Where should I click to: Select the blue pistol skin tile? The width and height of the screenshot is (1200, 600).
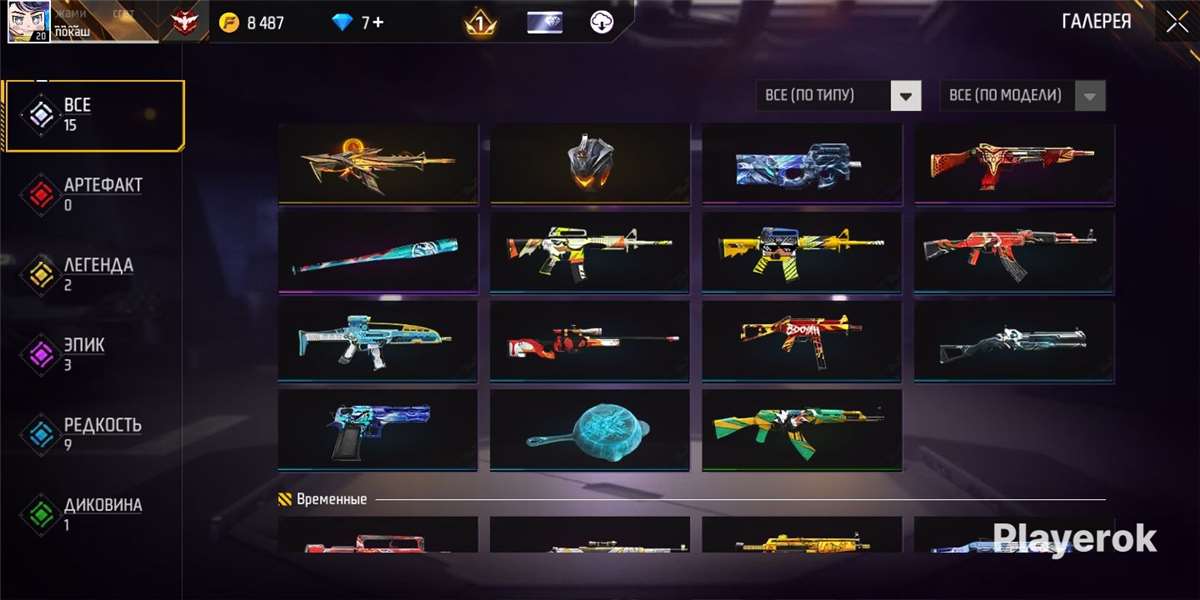click(x=378, y=430)
